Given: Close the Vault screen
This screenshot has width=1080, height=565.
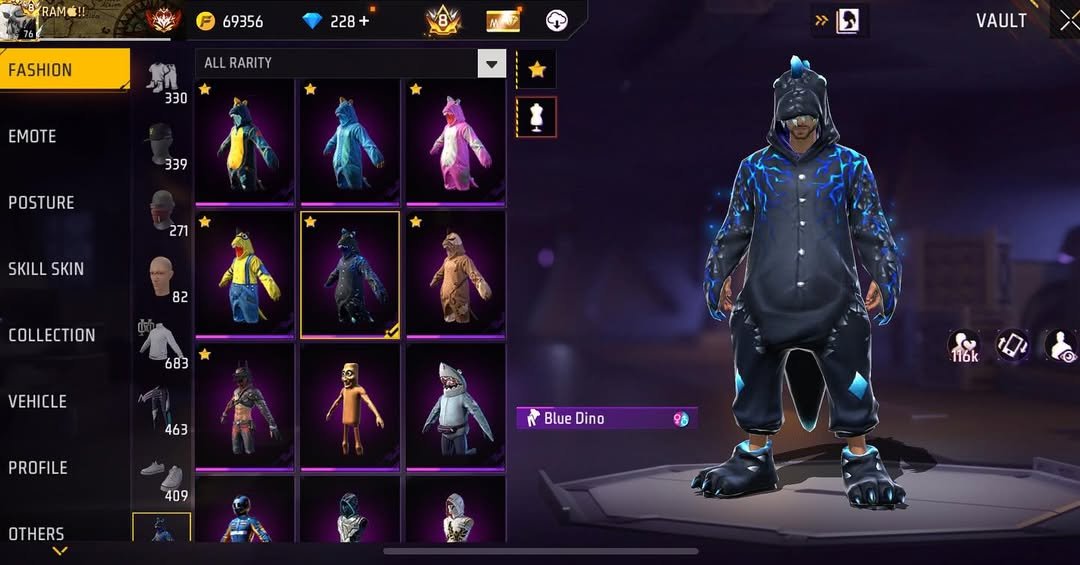Looking at the screenshot, I should pos(1068,21).
